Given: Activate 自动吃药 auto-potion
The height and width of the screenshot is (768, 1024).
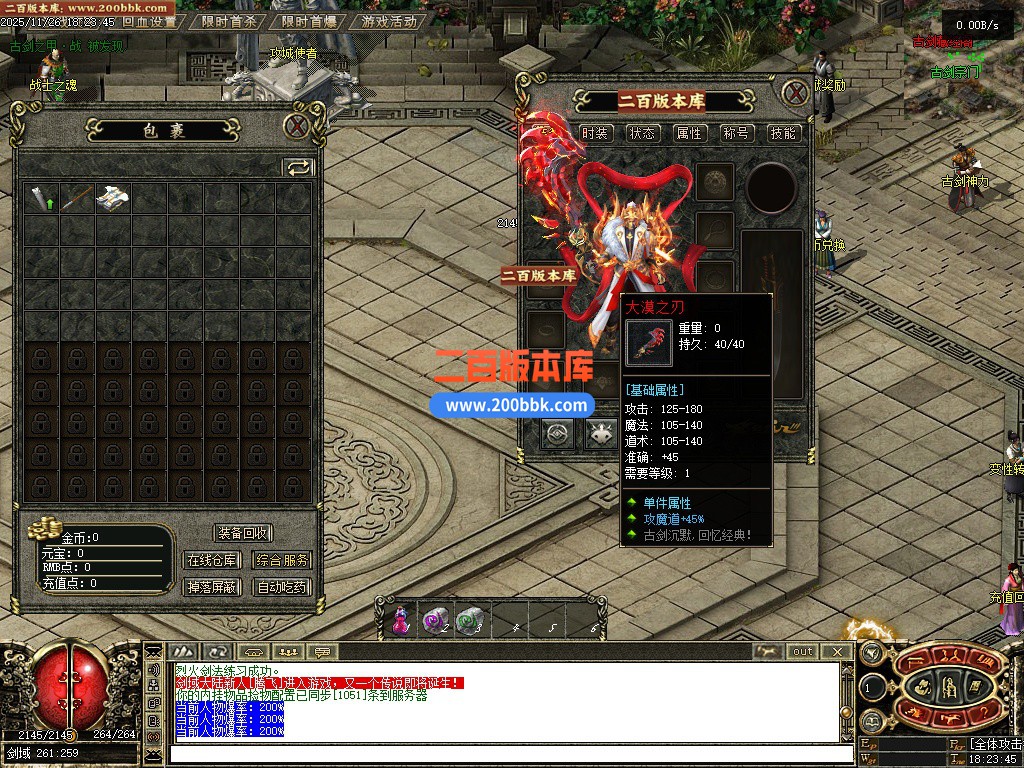Looking at the screenshot, I should click(282, 587).
